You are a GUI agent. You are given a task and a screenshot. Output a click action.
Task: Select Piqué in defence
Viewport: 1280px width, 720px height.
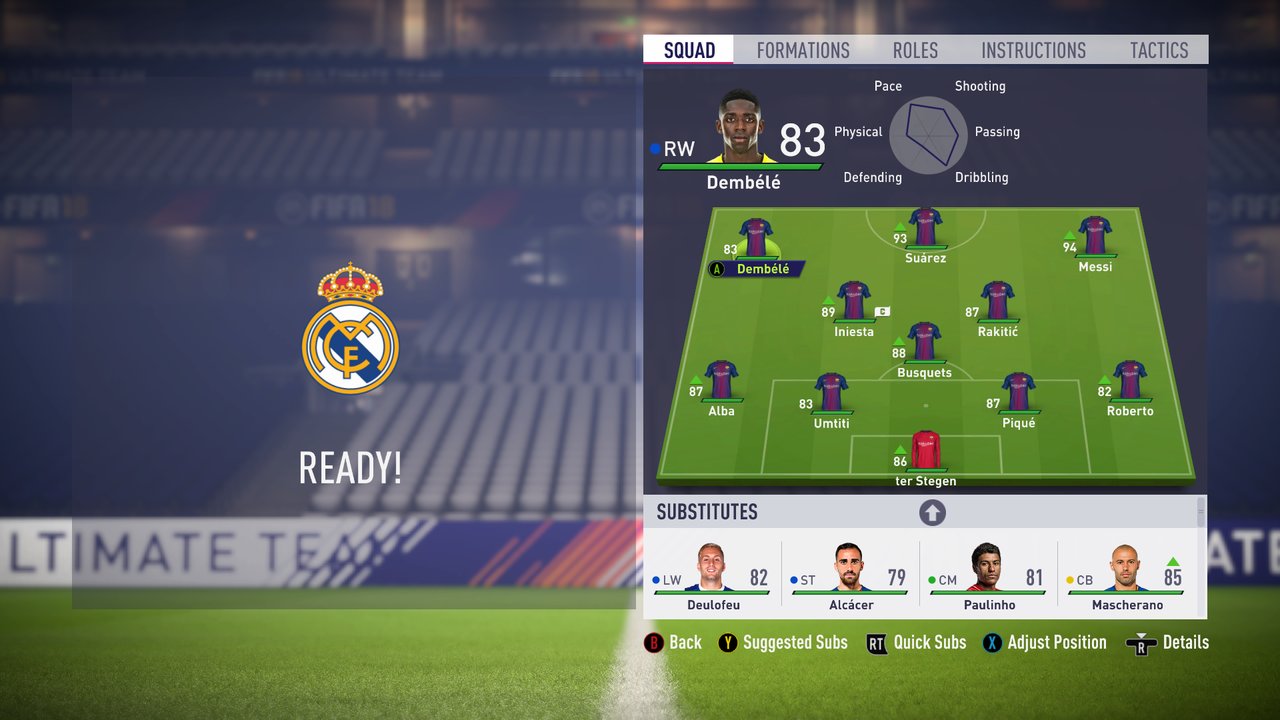point(1018,395)
